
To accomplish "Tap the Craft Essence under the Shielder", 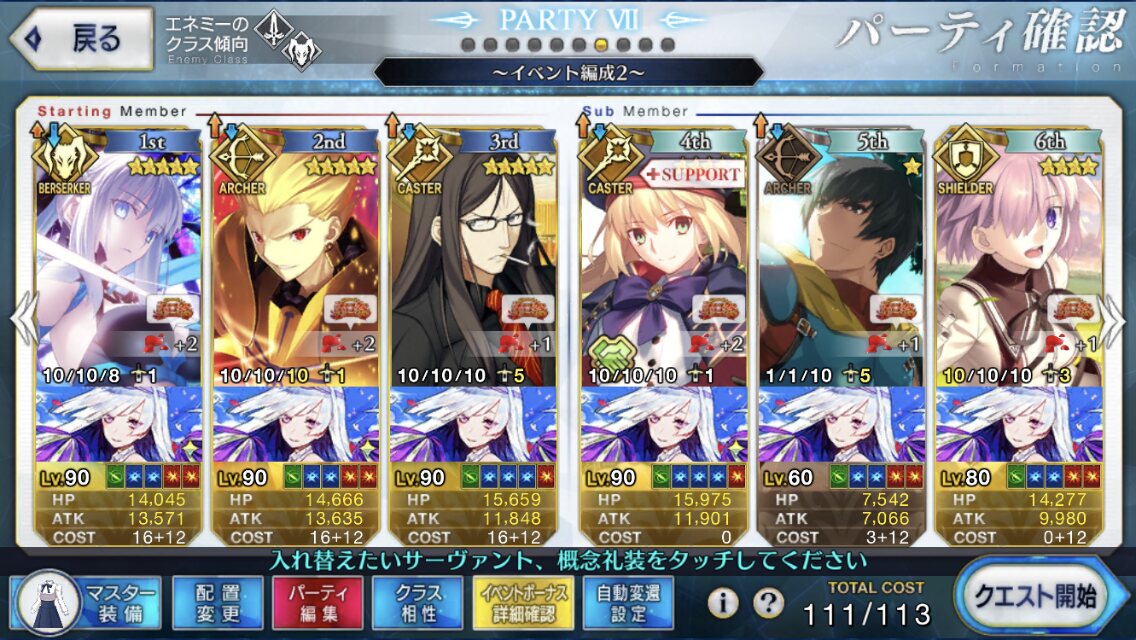I will tap(1015, 424).
